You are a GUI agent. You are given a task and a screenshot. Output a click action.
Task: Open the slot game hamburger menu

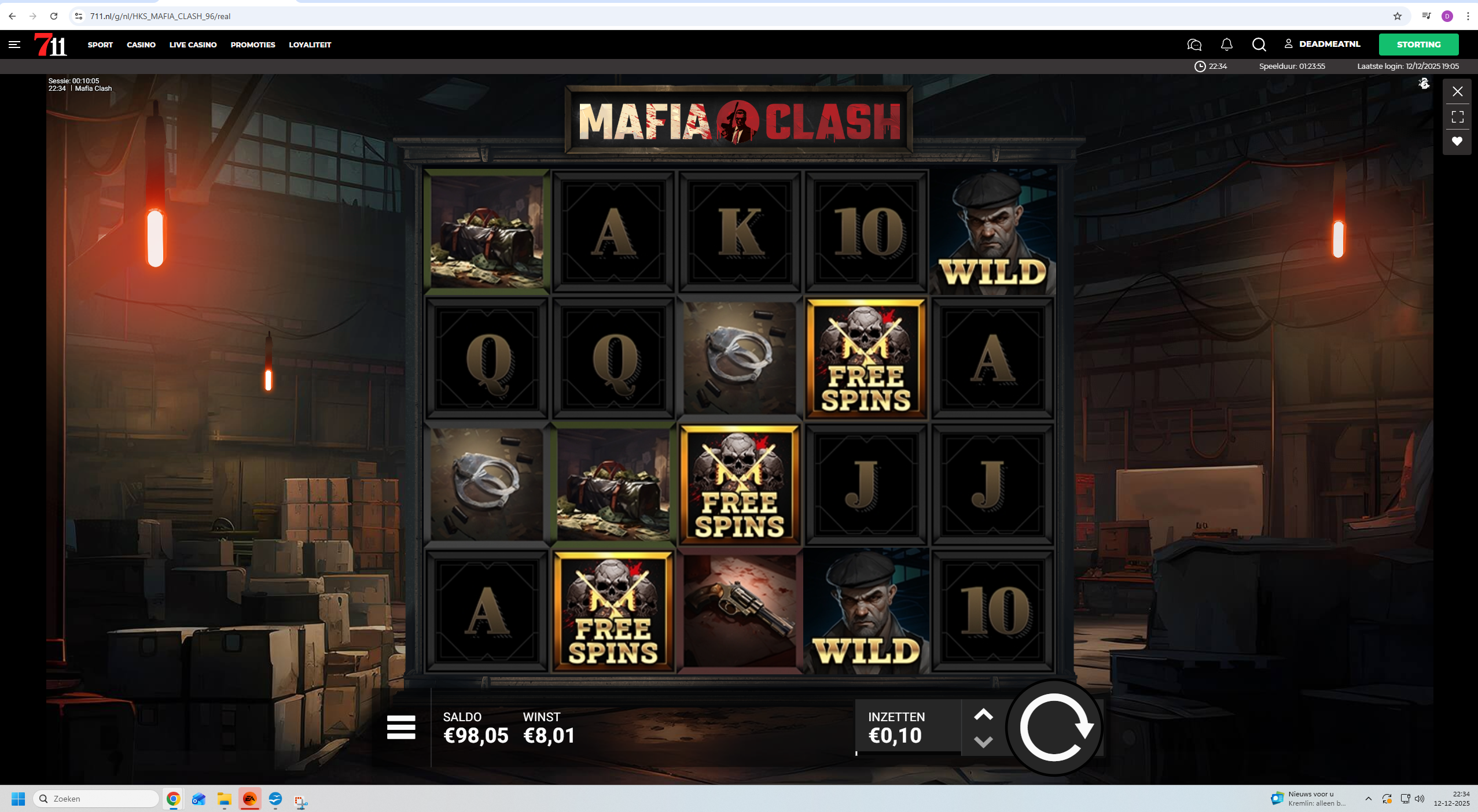coord(401,727)
